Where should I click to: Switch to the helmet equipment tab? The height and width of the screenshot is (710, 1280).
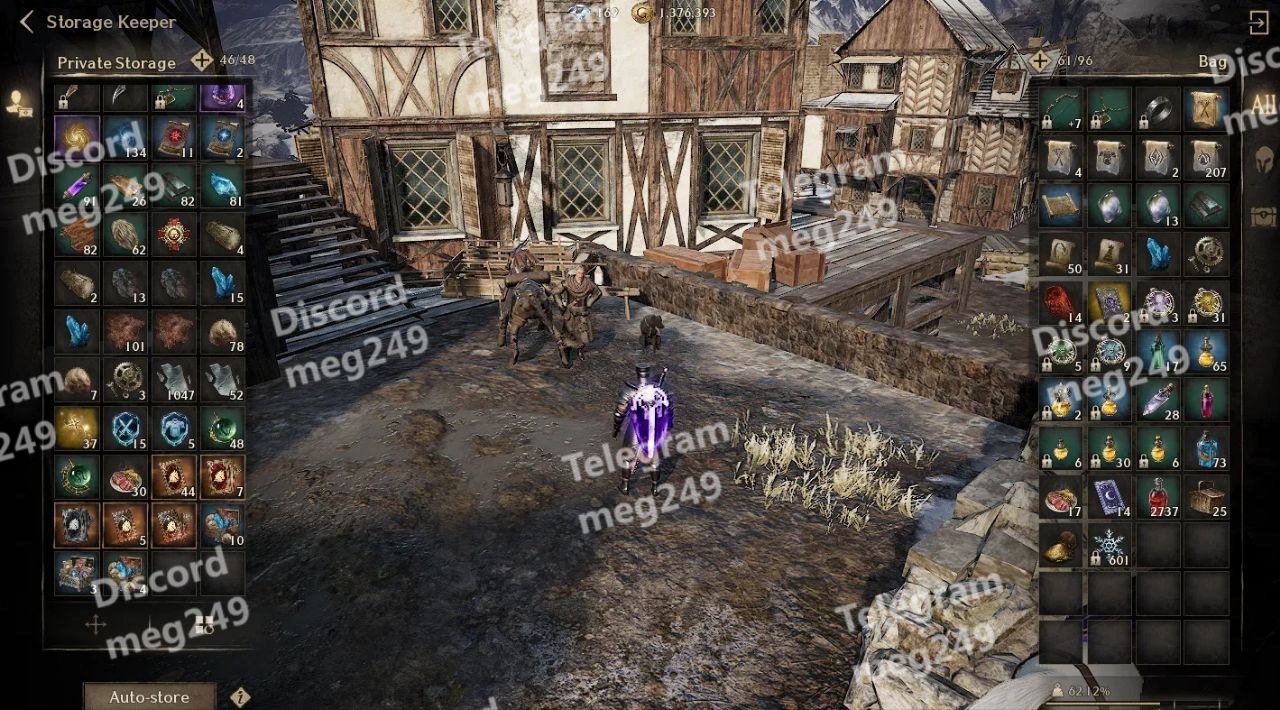coord(1263,160)
